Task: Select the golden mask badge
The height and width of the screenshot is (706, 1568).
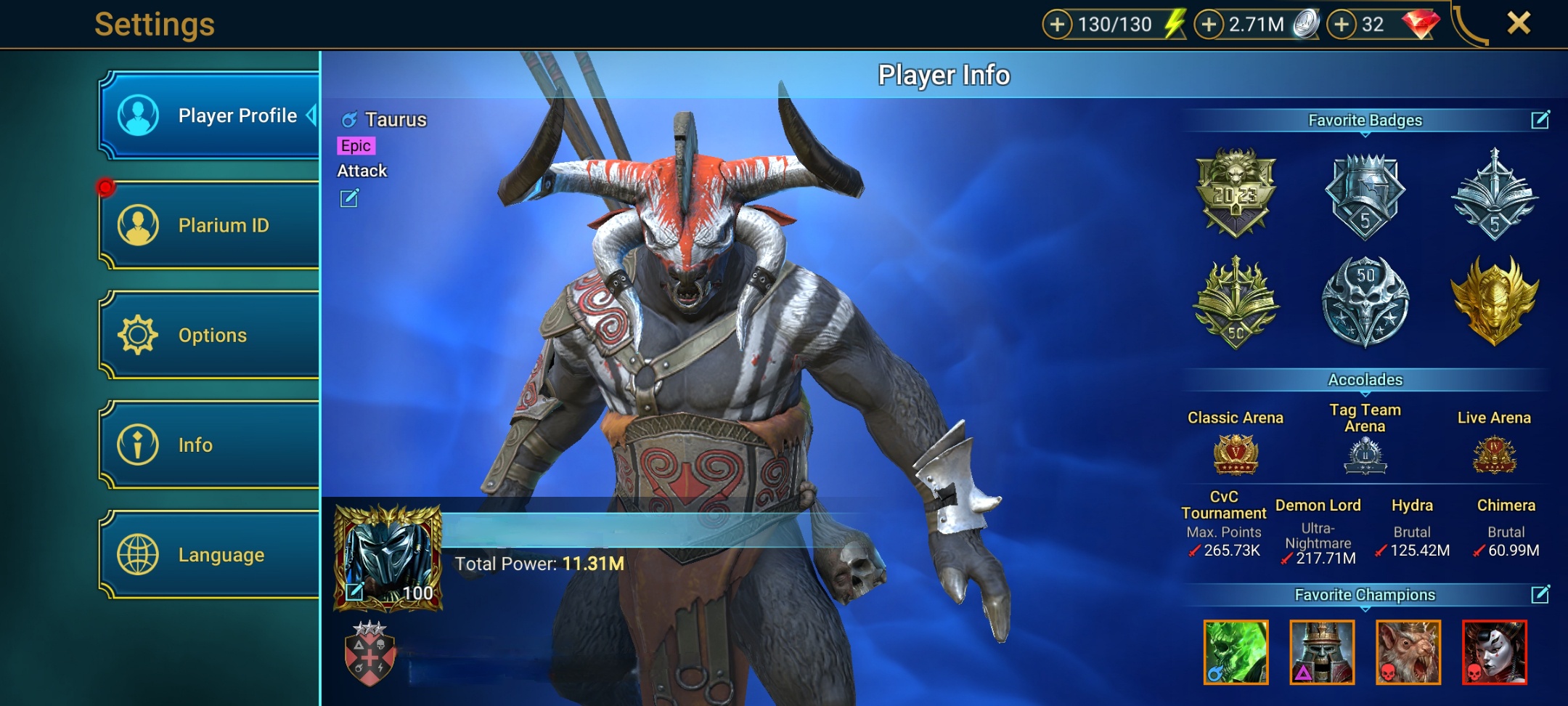Action: tap(1494, 301)
